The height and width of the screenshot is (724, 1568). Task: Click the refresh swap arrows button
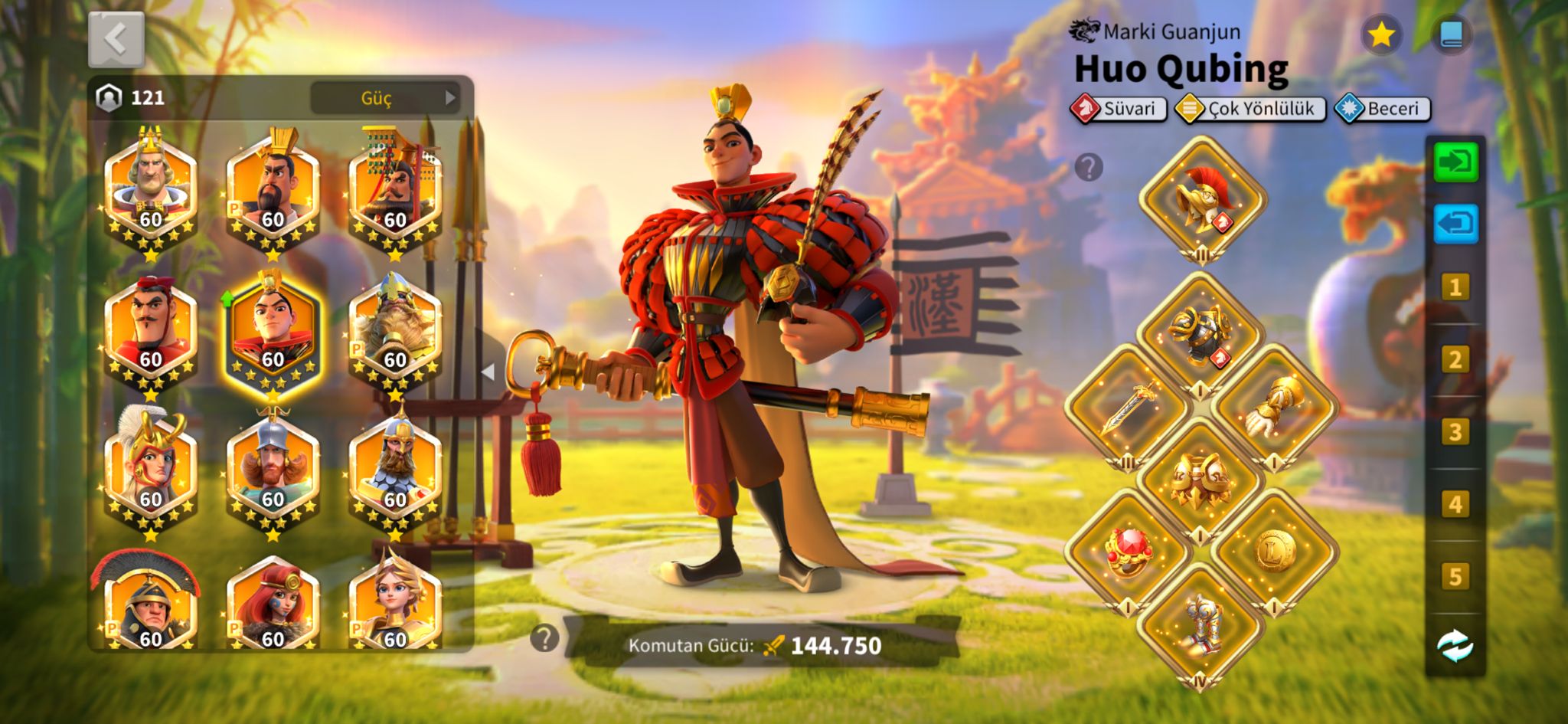click(1455, 646)
